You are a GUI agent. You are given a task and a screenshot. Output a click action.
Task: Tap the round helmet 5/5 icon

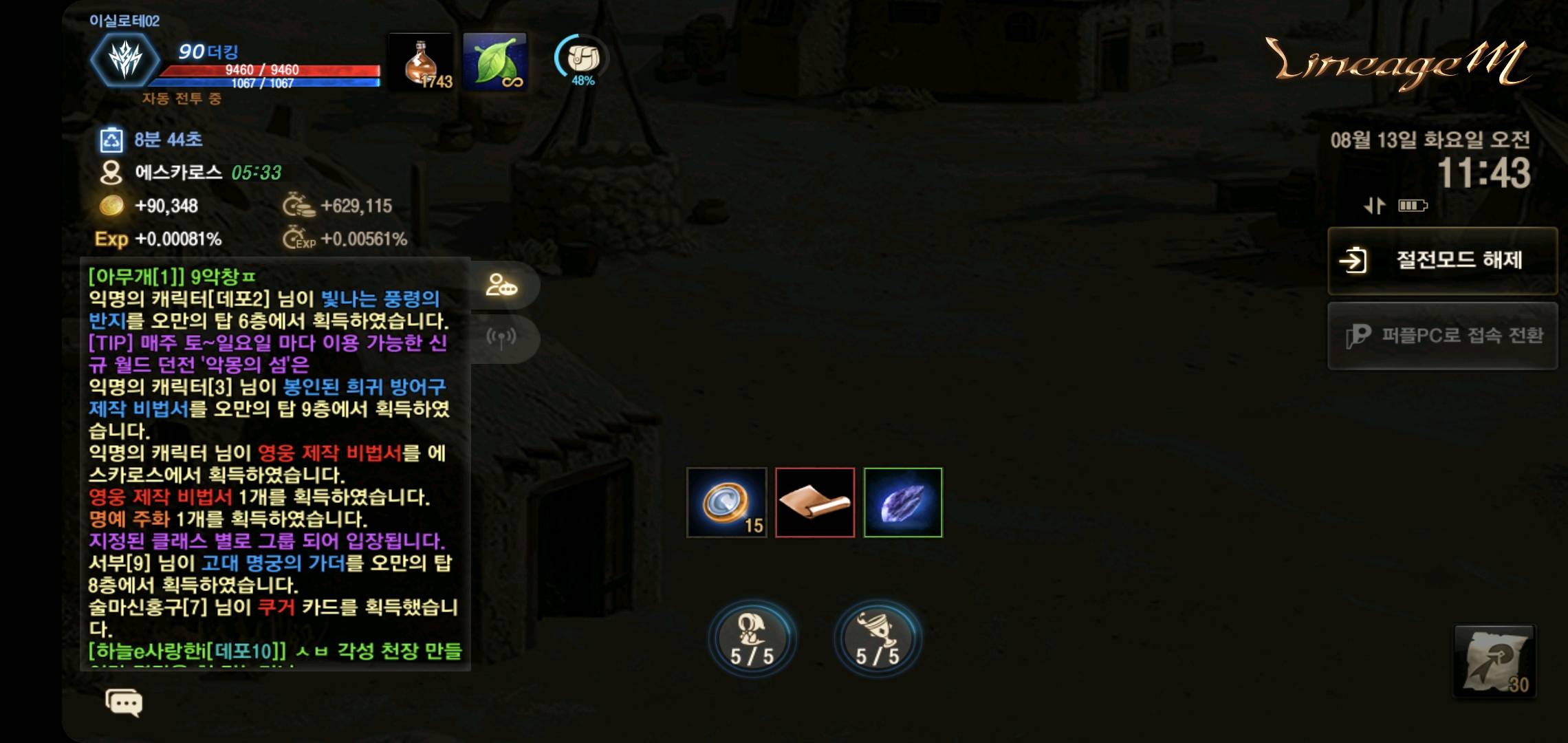[752, 638]
